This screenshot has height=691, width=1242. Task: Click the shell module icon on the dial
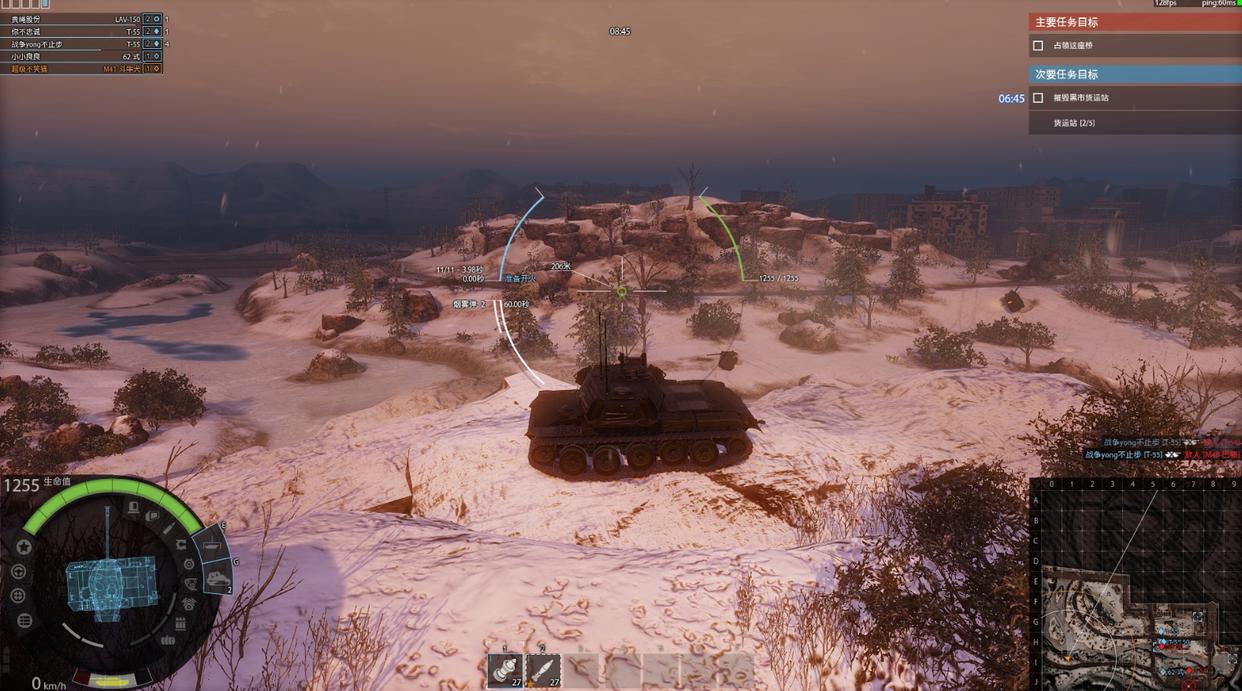click(x=169, y=527)
